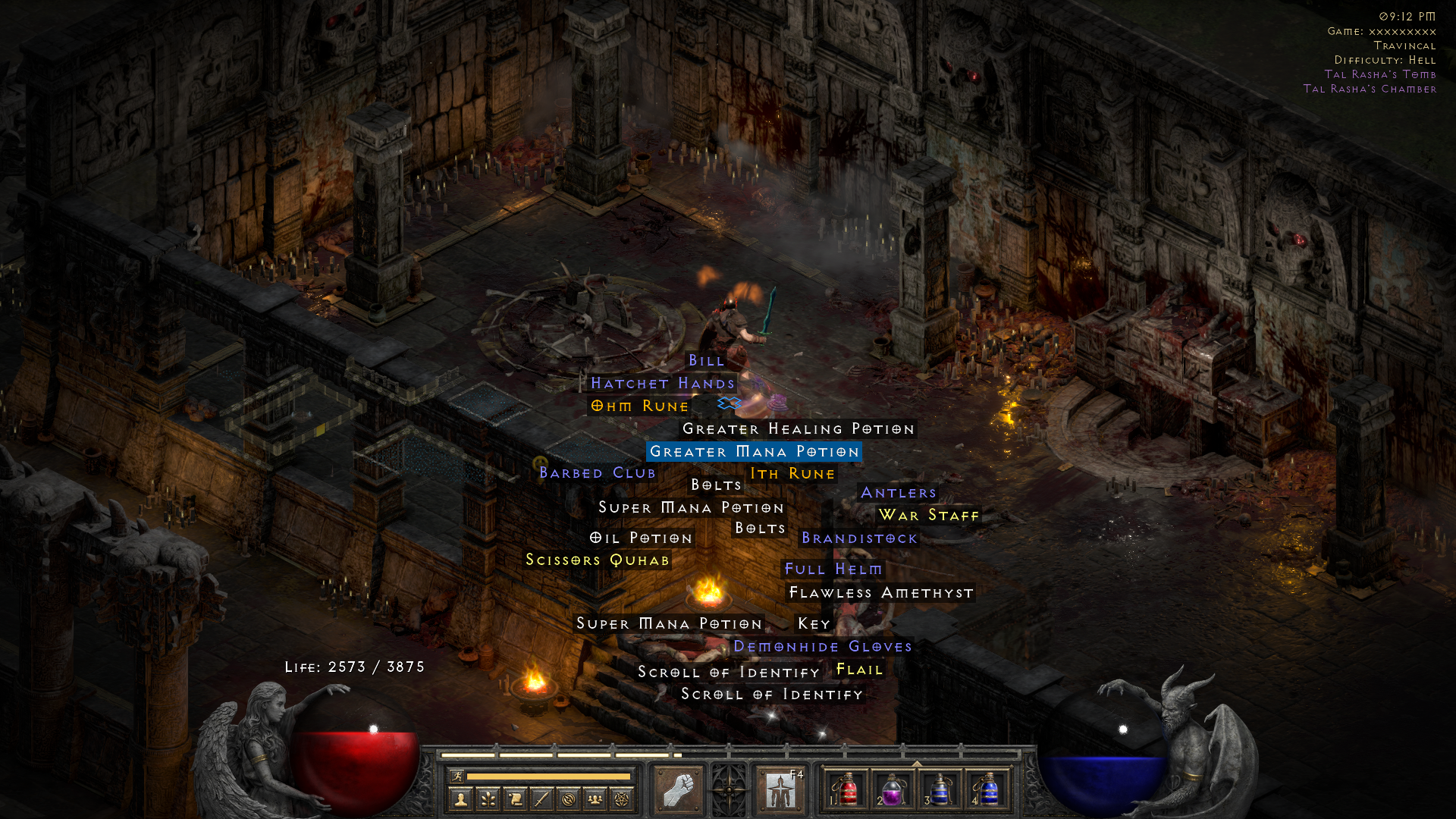1456x819 pixels.
Task: Pick up the Ohm Rune
Action: tap(639, 406)
